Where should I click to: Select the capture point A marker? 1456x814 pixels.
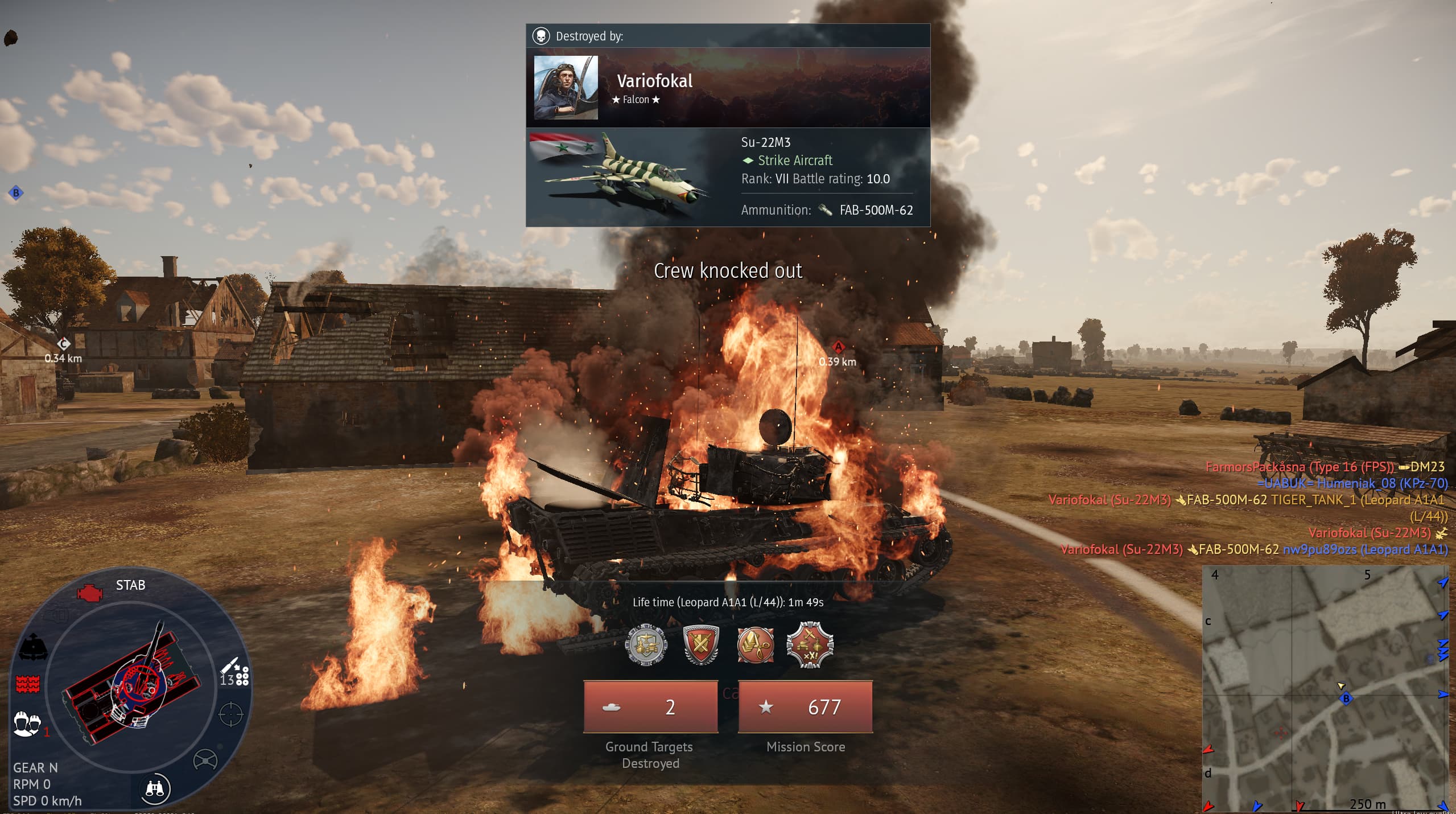(838, 347)
